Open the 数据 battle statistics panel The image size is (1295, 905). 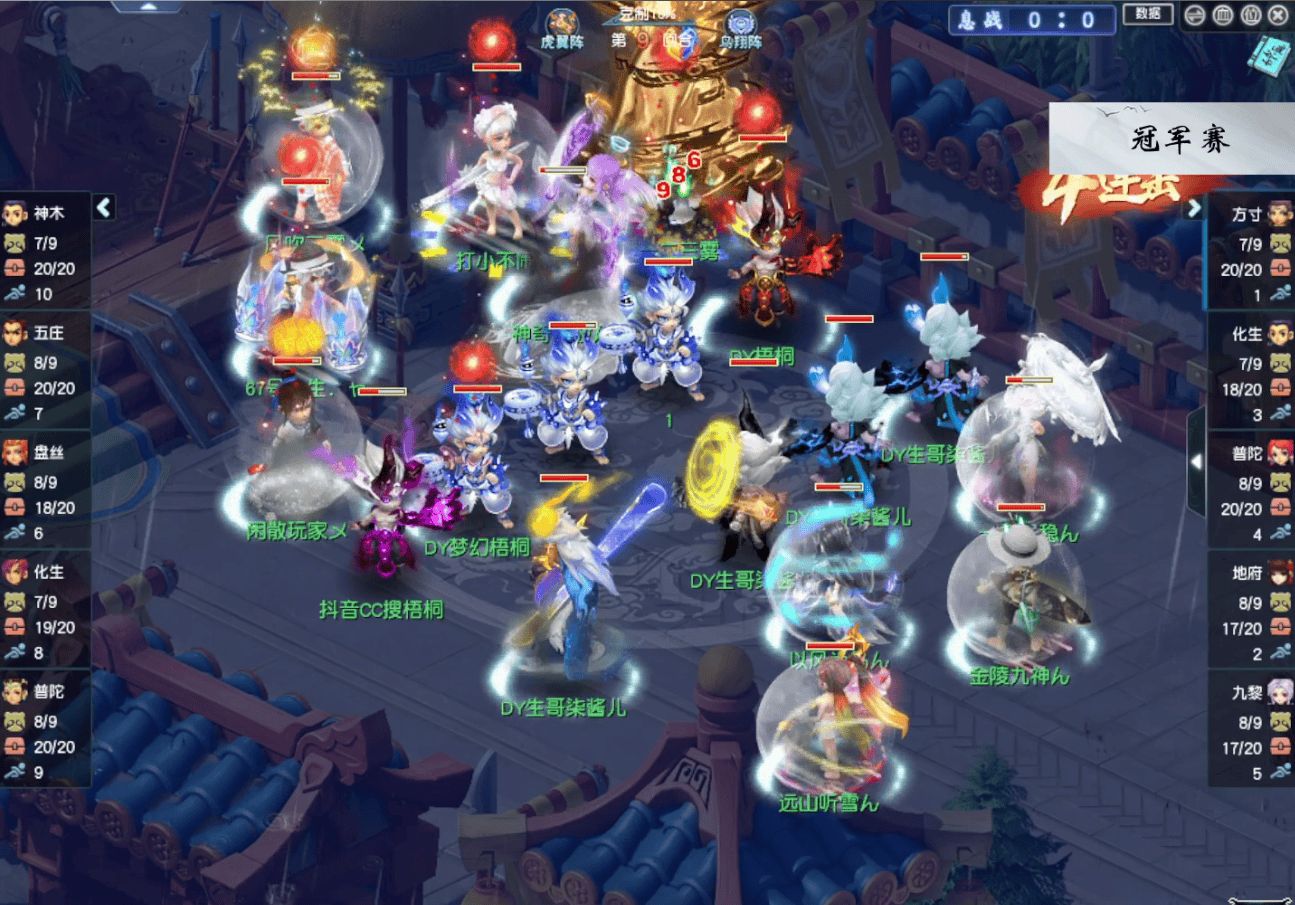click(1148, 13)
